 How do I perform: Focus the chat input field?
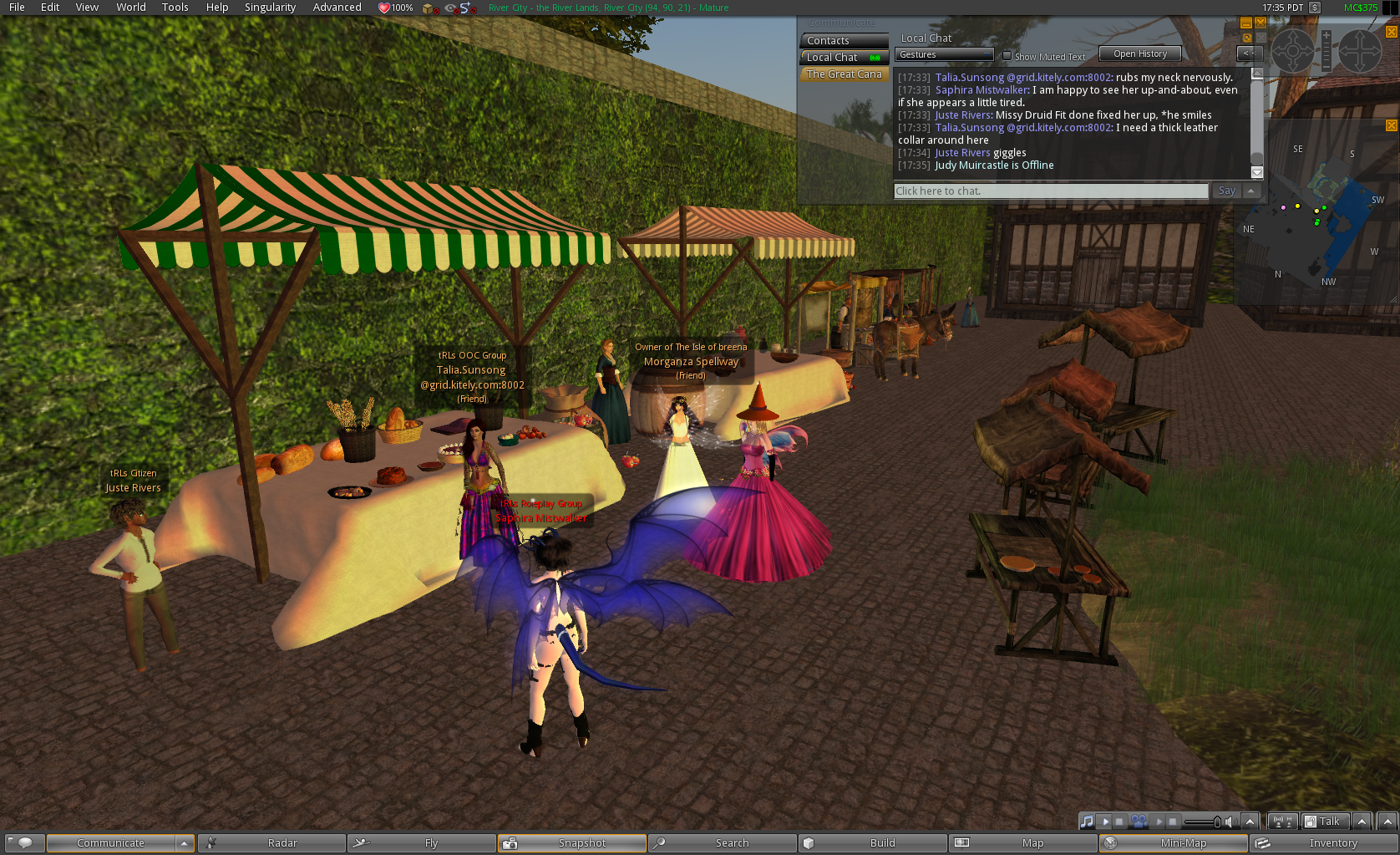click(1050, 191)
